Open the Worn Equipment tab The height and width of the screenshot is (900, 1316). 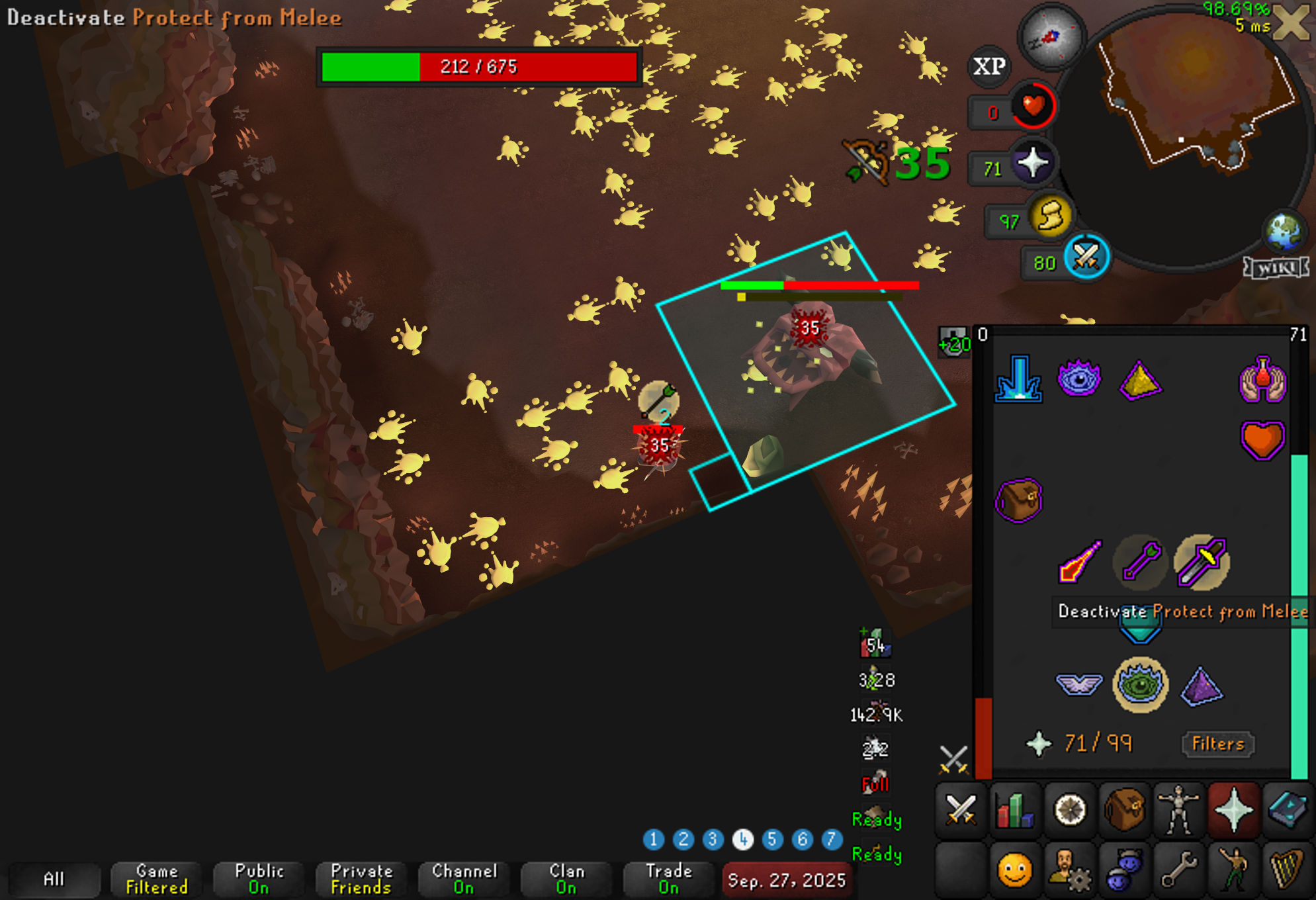pyautogui.click(x=1178, y=809)
